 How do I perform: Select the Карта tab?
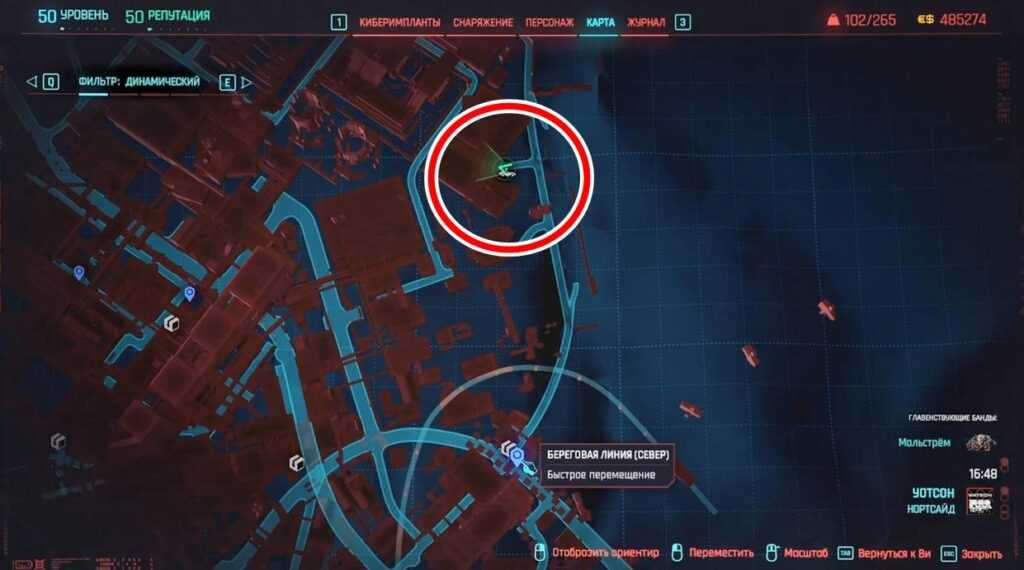601,22
